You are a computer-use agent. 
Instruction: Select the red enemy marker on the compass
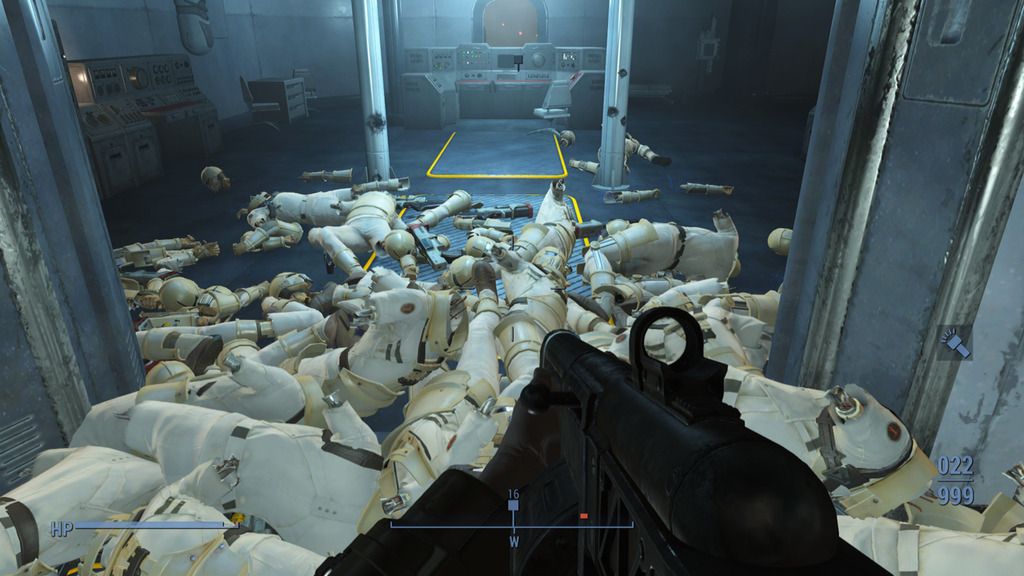point(584,516)
